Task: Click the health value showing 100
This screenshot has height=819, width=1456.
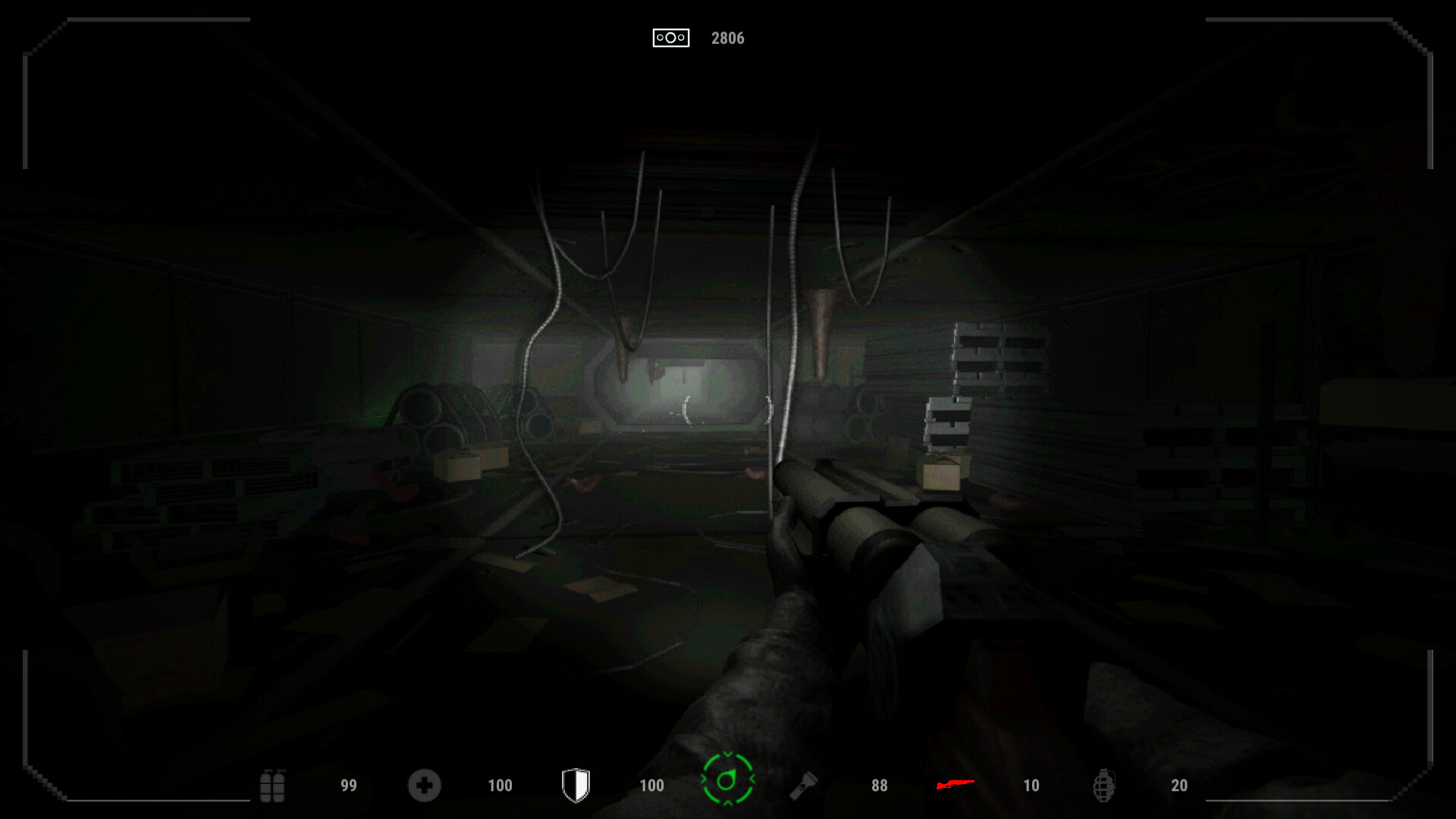Action: point(499,785)
